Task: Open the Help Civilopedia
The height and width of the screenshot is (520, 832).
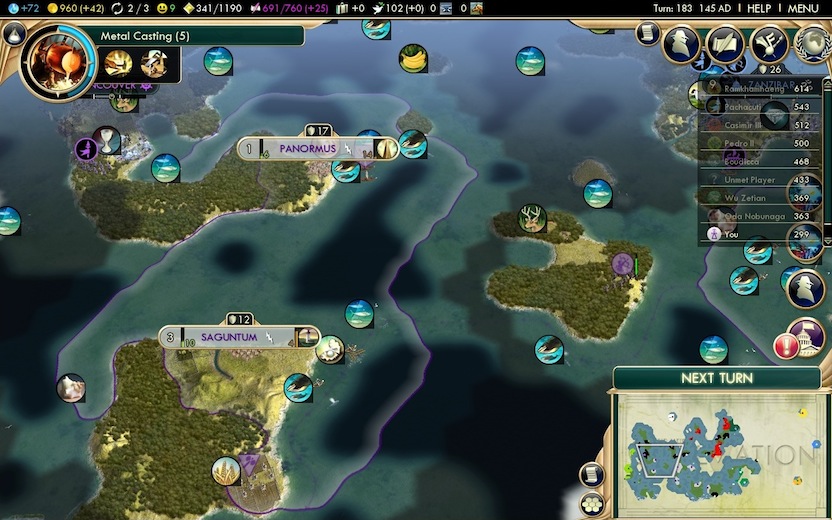Action: [x=759, y=8]
